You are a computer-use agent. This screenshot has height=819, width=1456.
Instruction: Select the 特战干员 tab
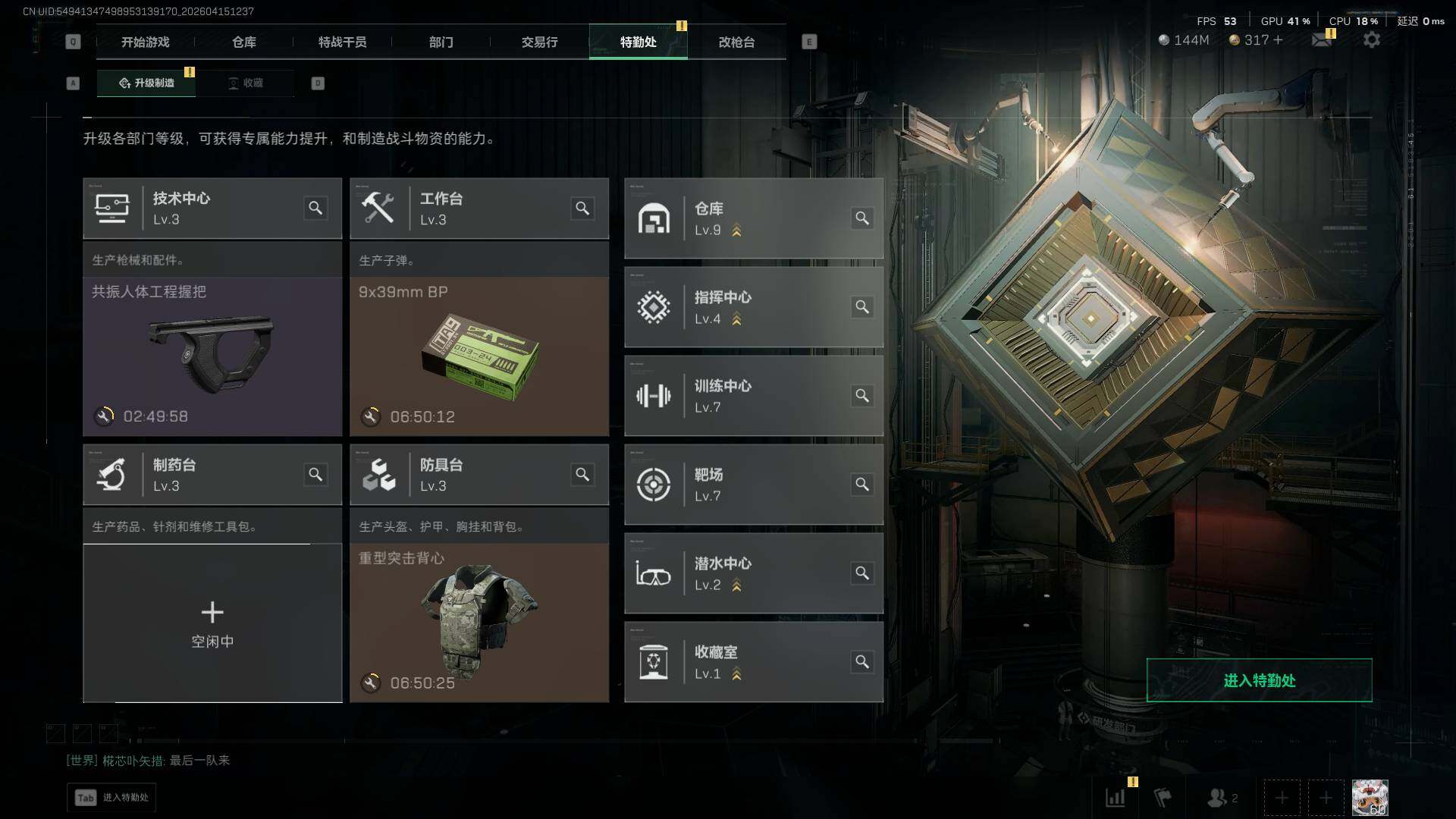pyautogui.click(x=342, y=42)
